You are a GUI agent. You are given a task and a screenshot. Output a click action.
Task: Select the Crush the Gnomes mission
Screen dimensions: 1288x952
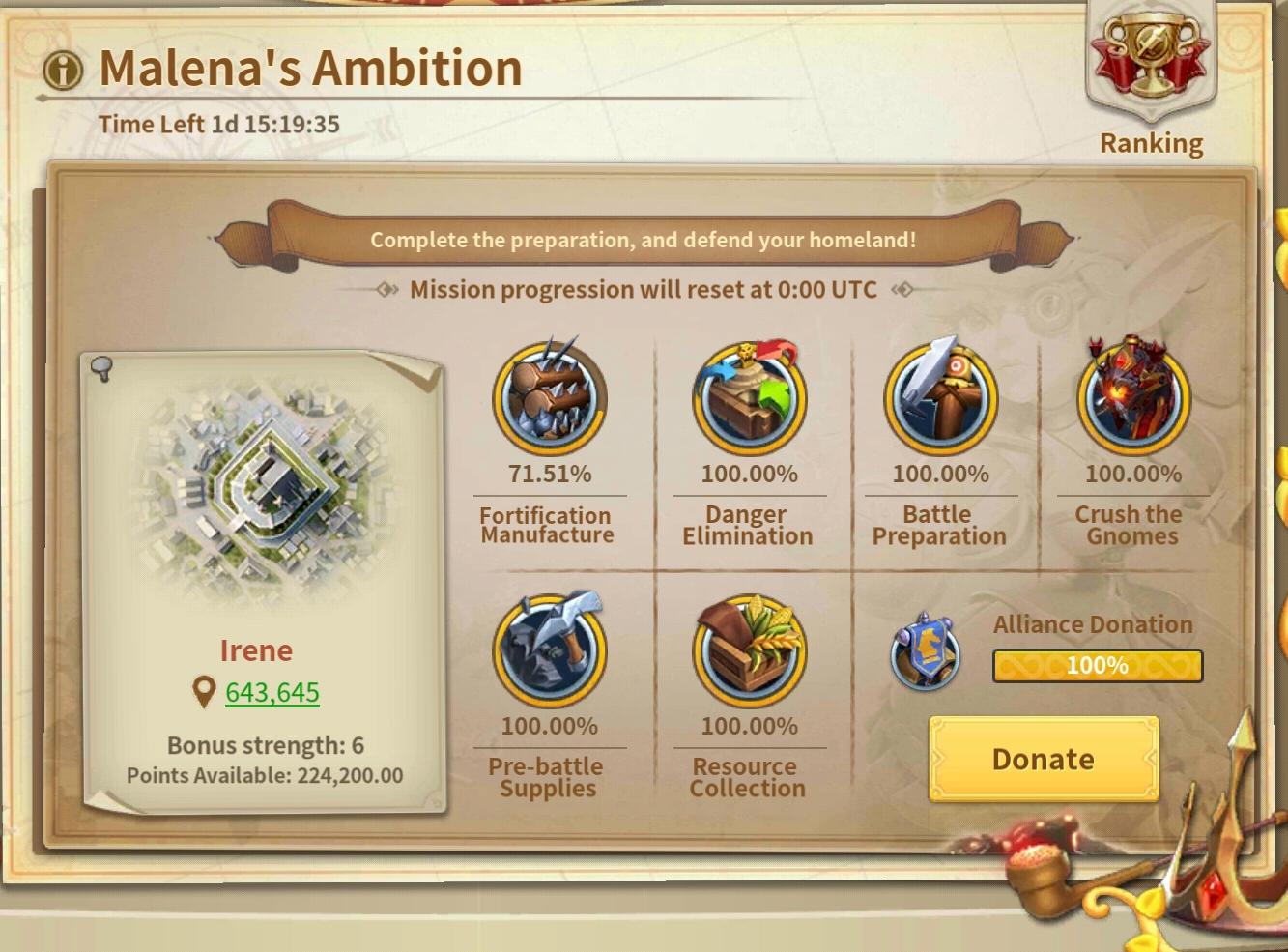(x=1133, y=398)
